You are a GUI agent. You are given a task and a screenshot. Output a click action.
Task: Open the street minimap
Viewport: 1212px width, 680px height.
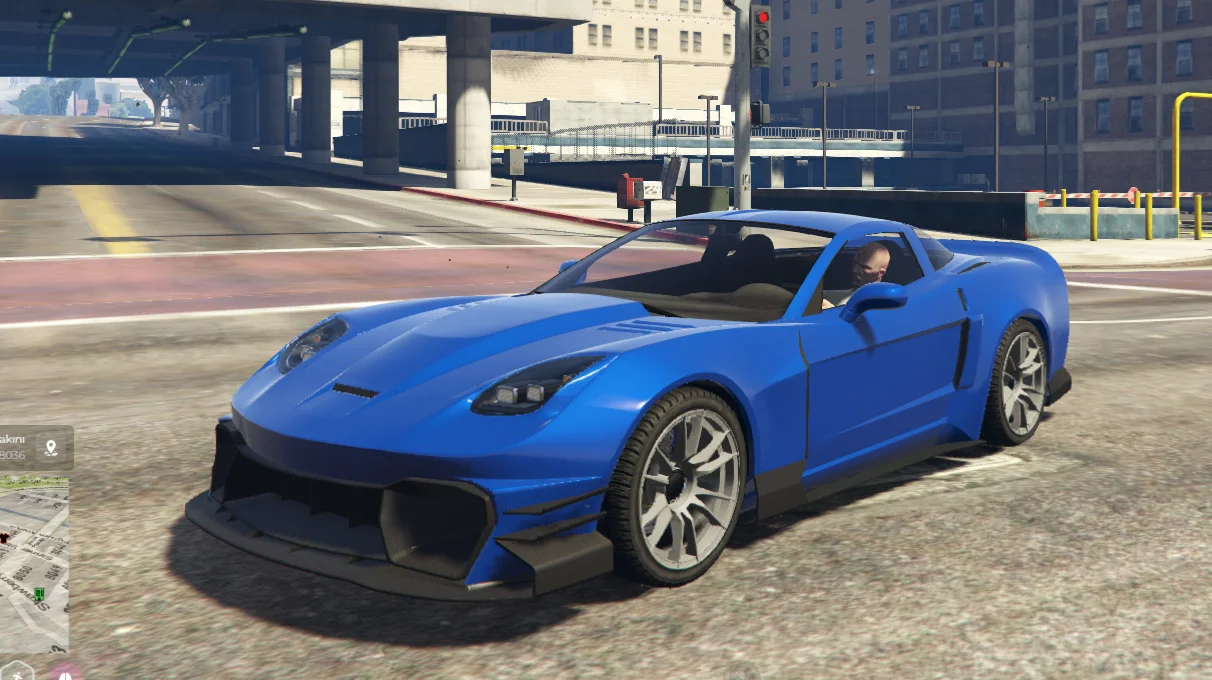point(34,565)
